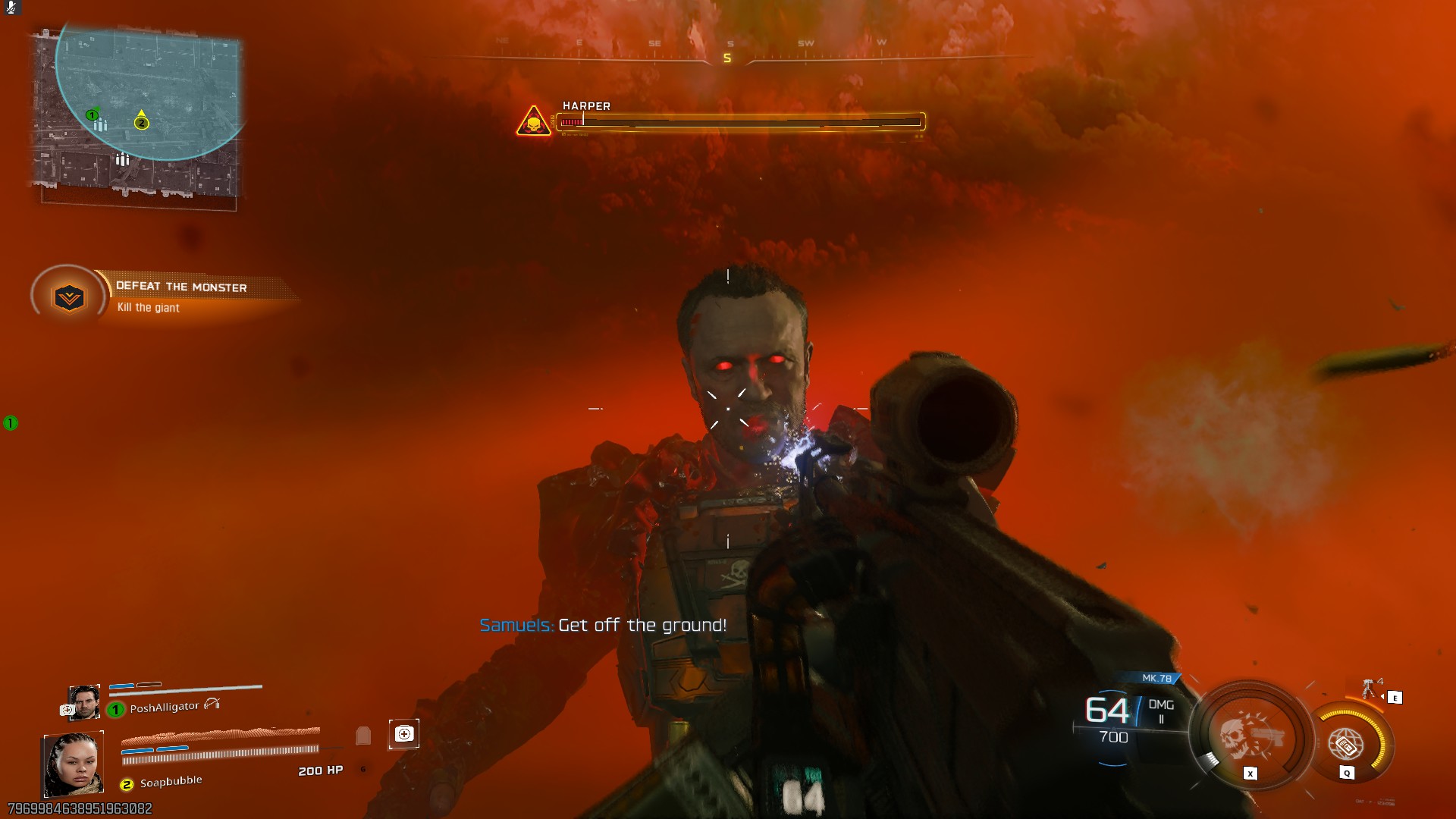Select Harper's boss nameplate at top
Screen dimensions: 1456x819
click(x=585, y=106)
